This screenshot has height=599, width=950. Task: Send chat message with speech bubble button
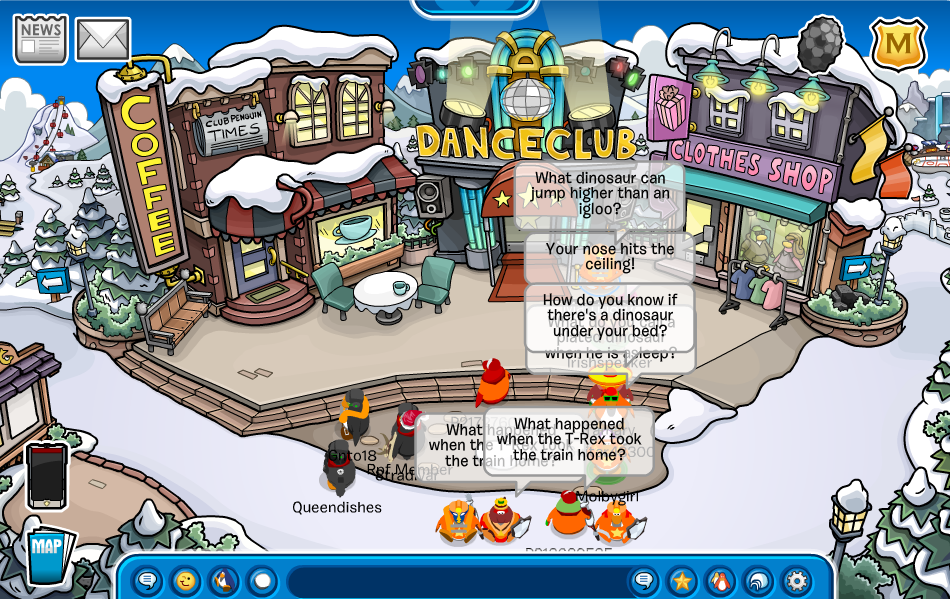pos(644,580)
